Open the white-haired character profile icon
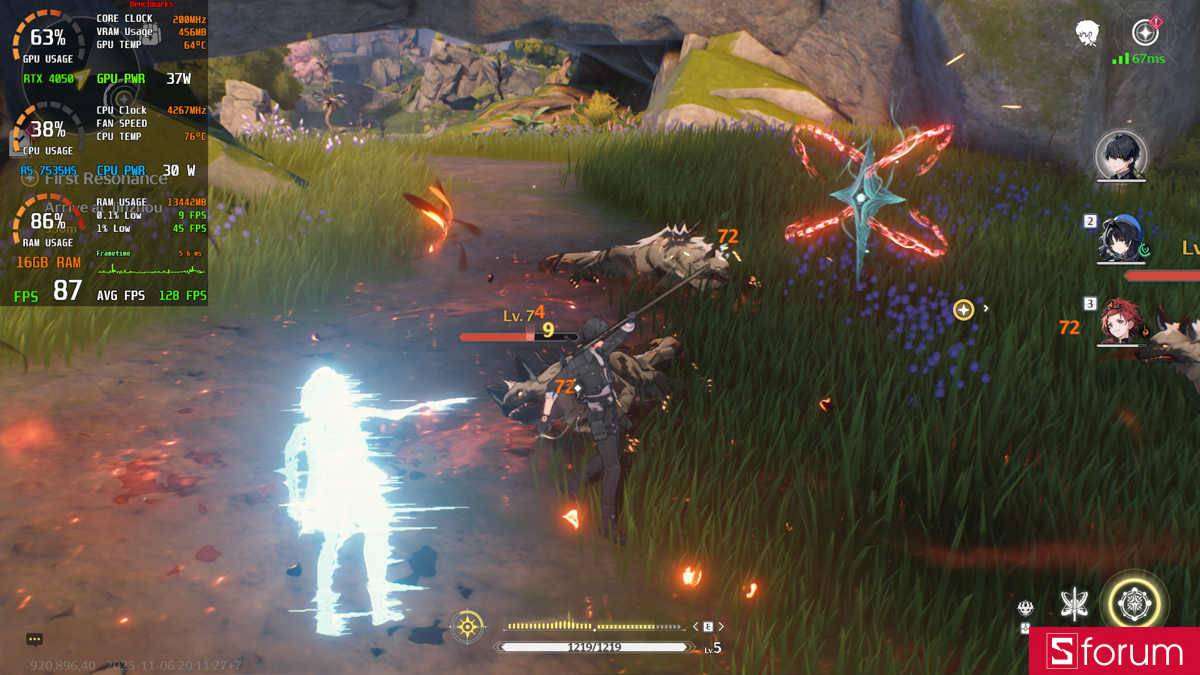 point(1088,33)
